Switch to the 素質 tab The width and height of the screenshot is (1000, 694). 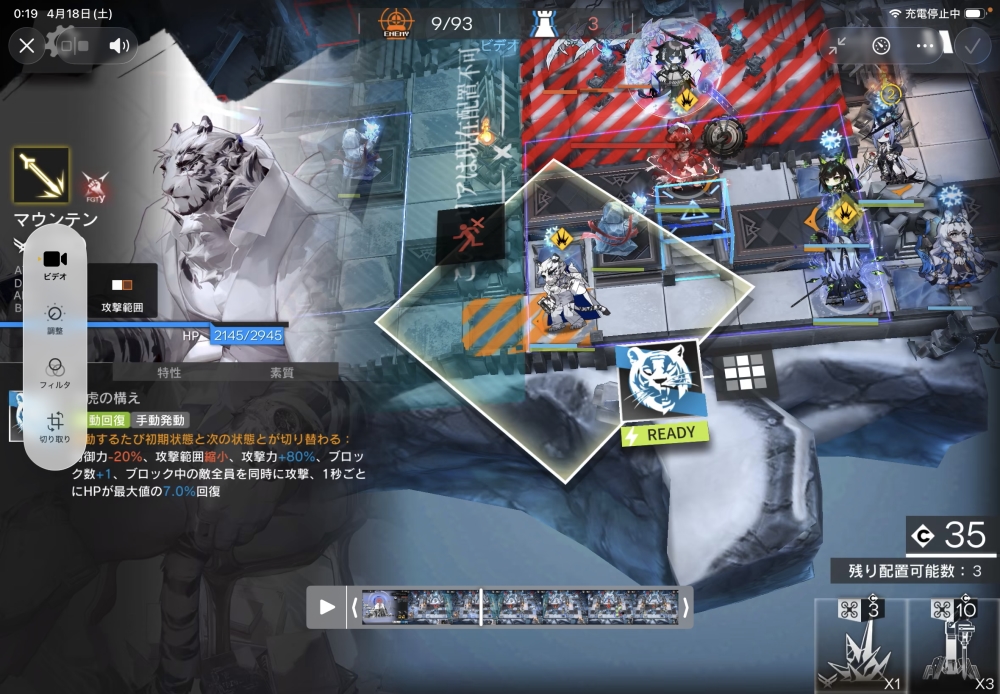pos(282,372)
